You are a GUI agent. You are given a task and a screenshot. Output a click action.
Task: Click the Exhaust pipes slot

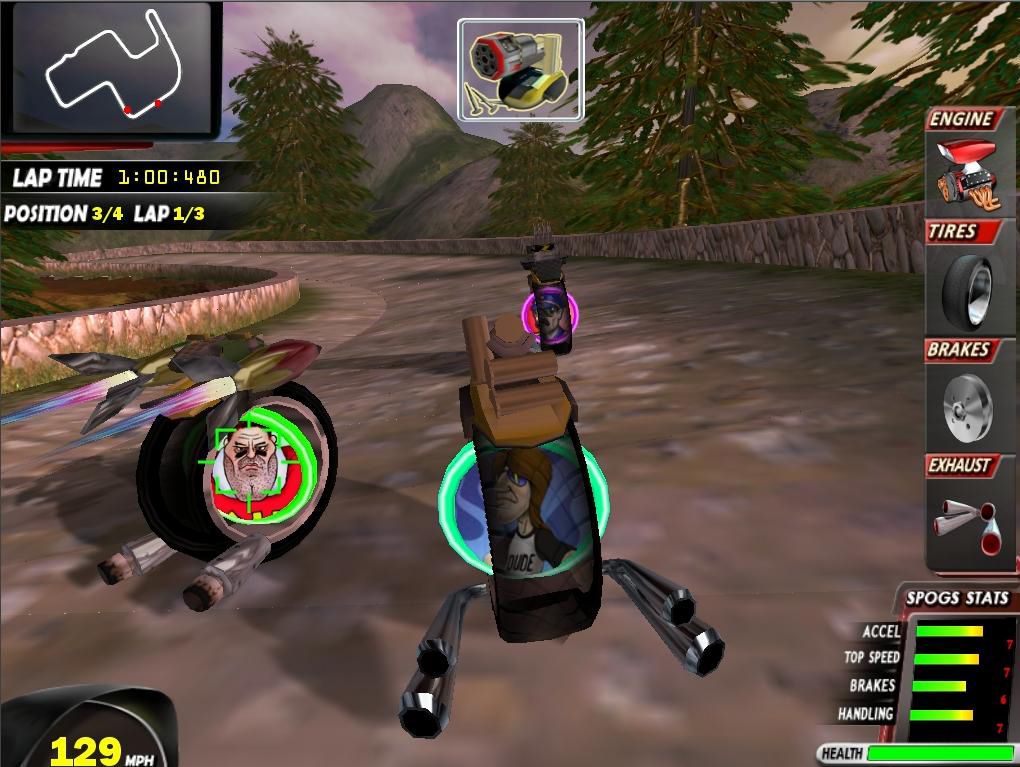point(968,518)
